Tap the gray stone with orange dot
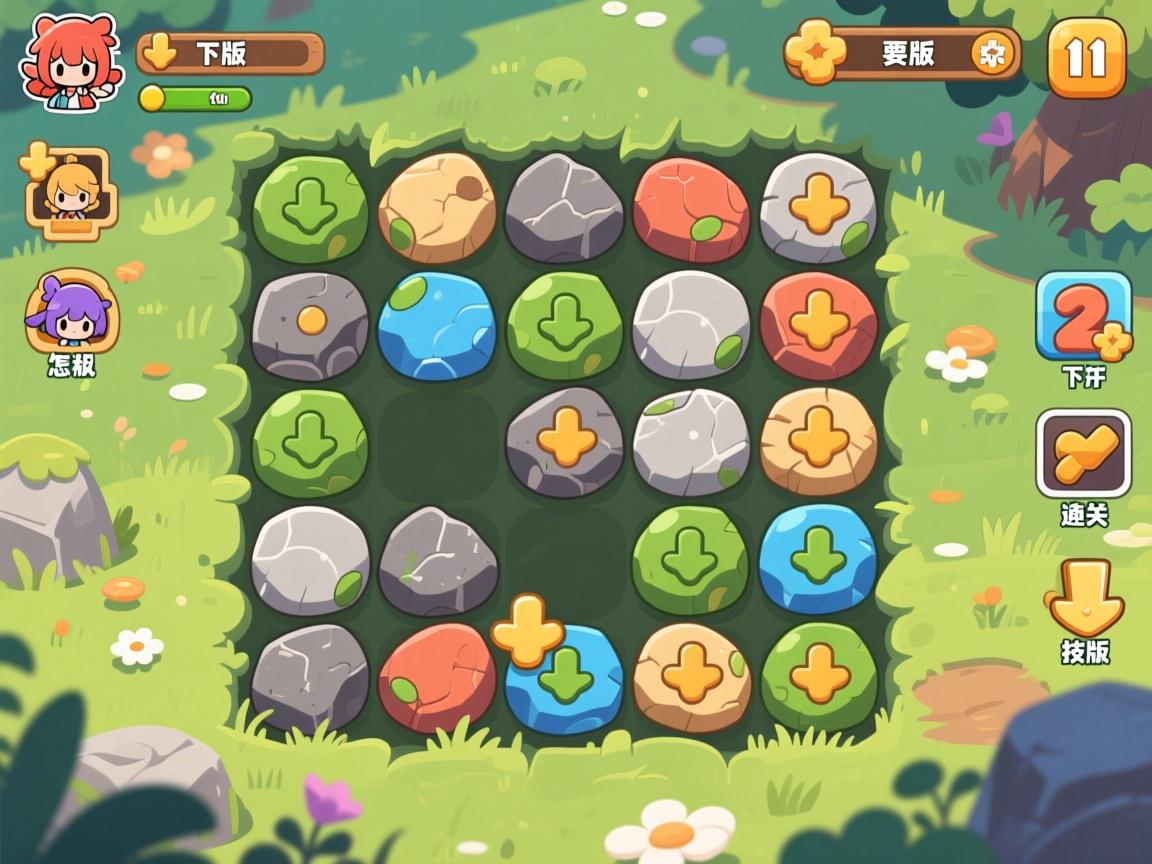The width and height of the screenshot is (1152, 864). [x=310, y=325]
